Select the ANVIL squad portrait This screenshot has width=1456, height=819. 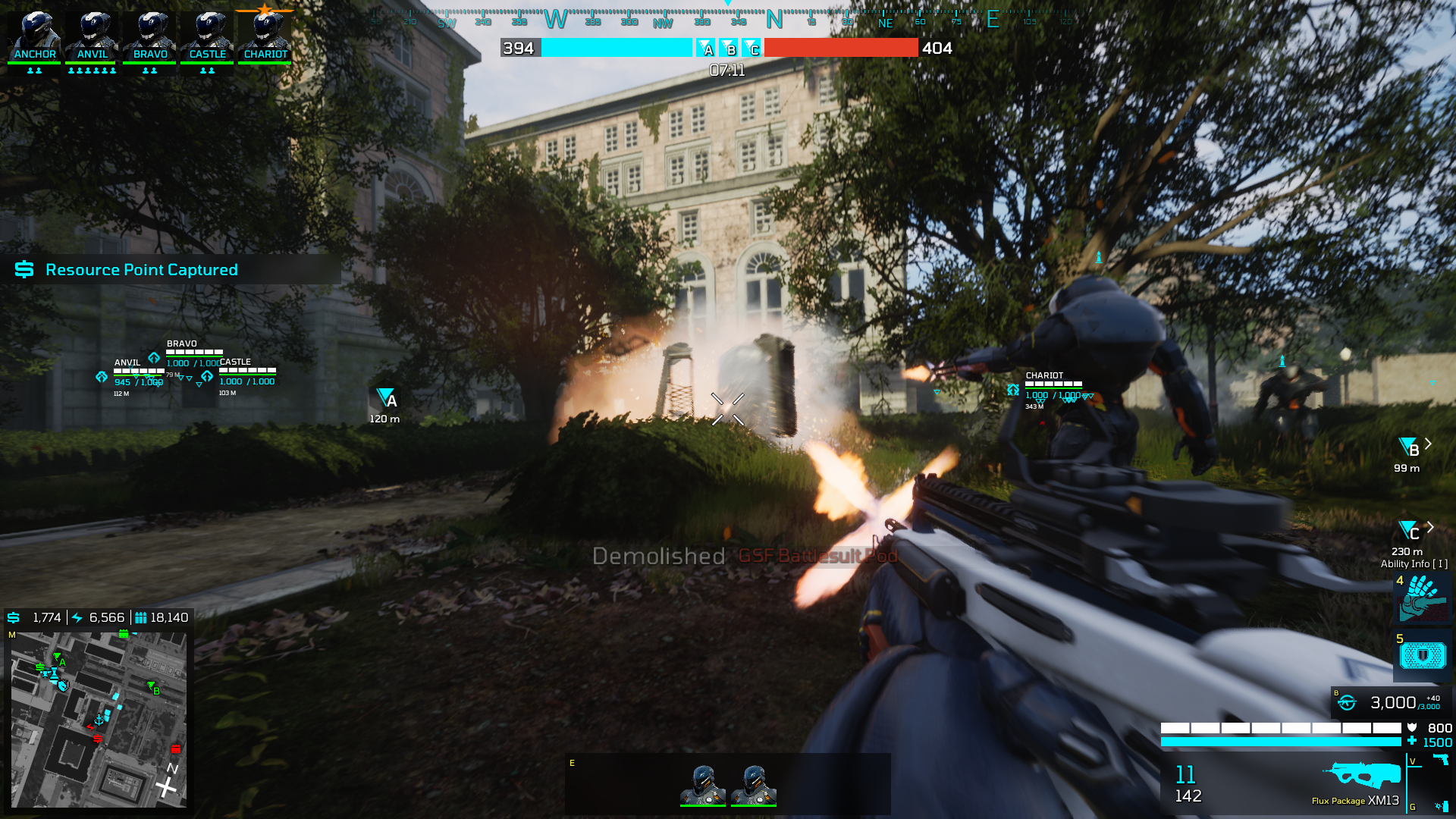(x=93, y=36)
